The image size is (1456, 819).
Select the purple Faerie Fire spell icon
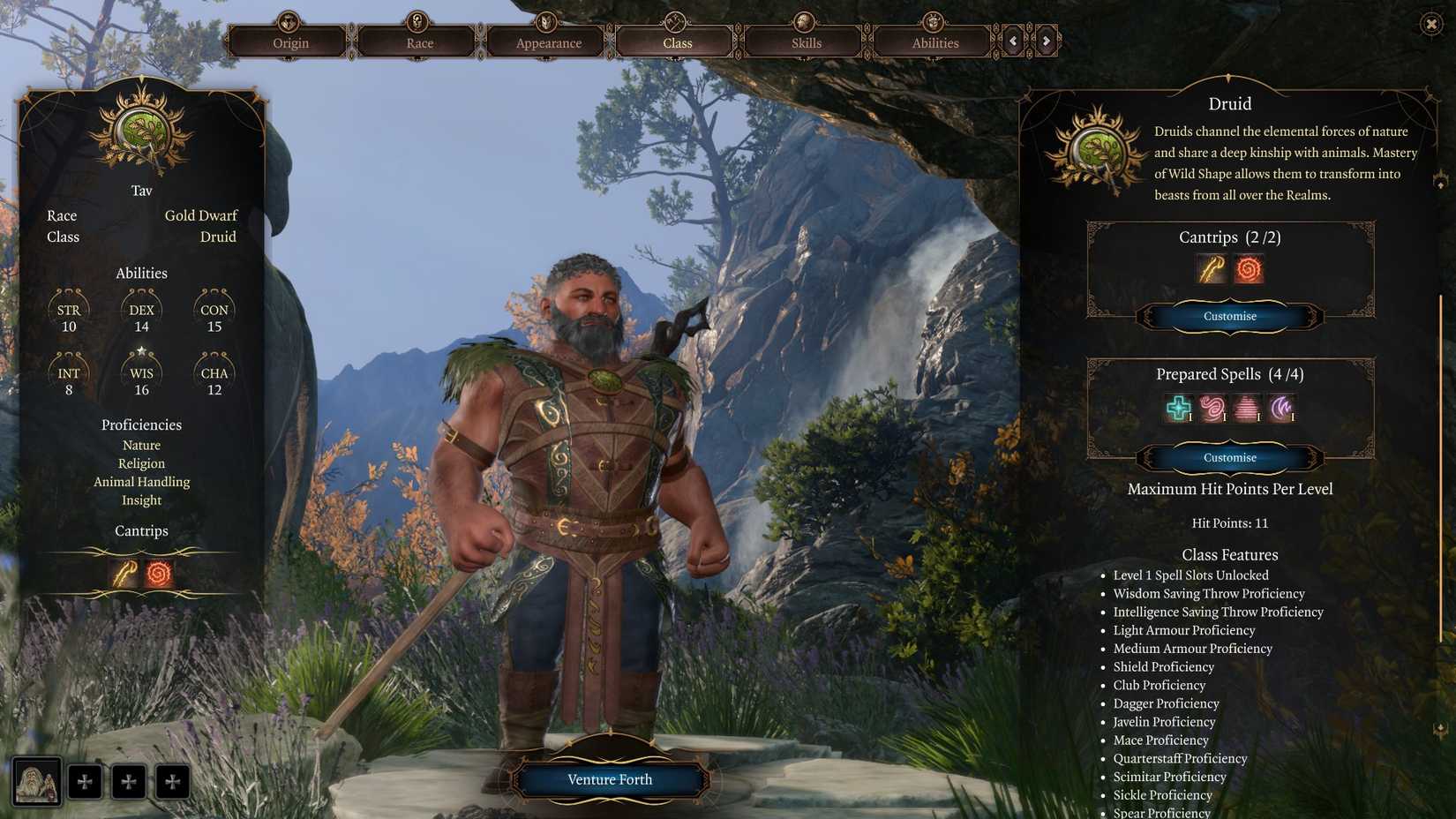point(1282,408)
